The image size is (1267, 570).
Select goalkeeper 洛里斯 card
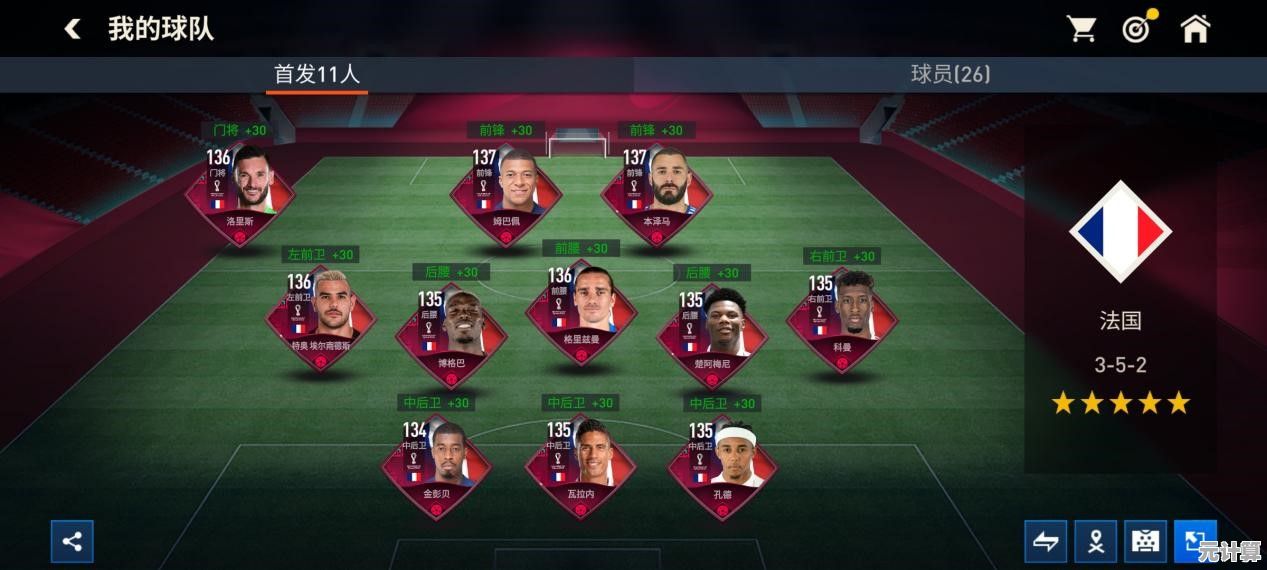(240, 190)
